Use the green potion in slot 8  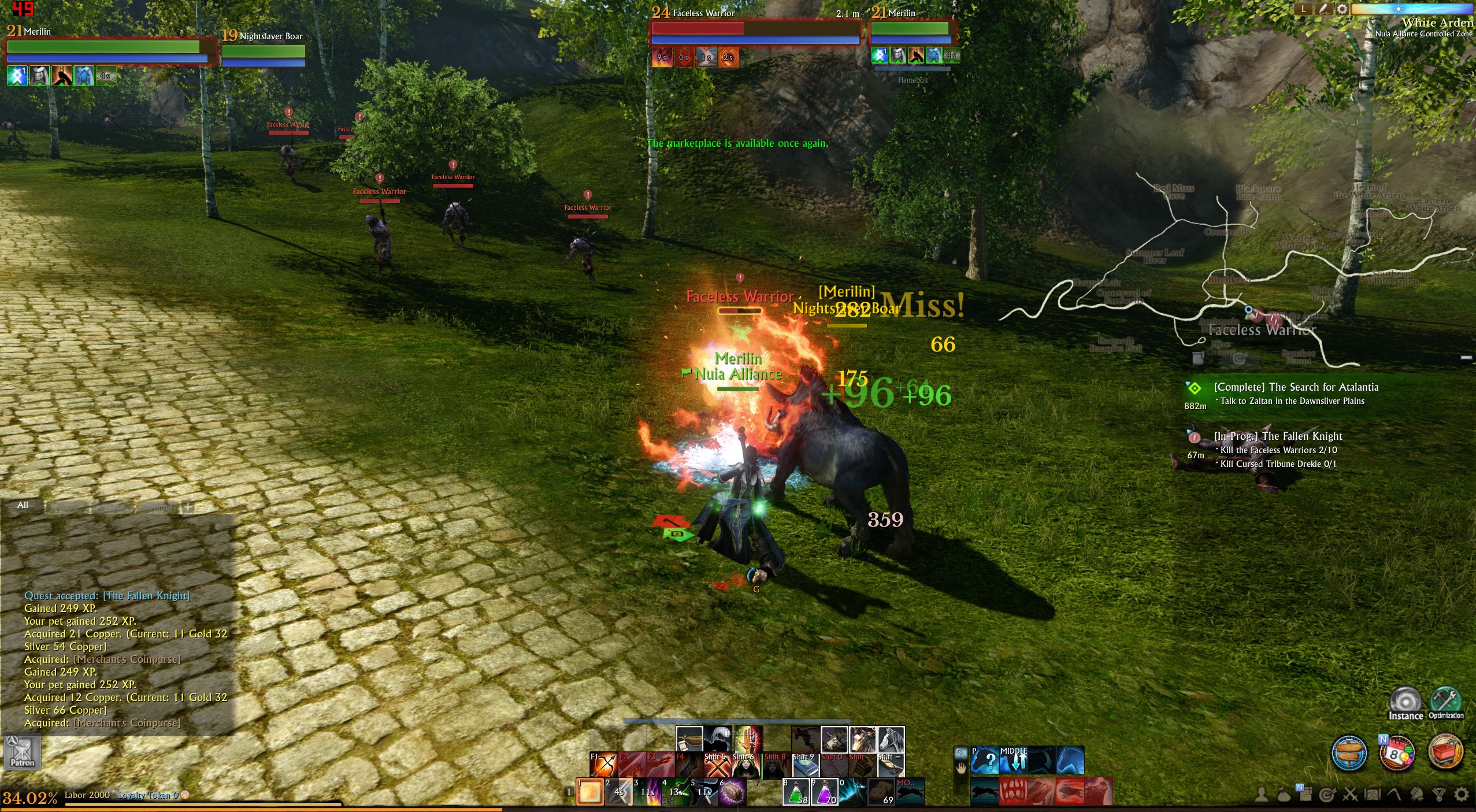tap(795, 792)
